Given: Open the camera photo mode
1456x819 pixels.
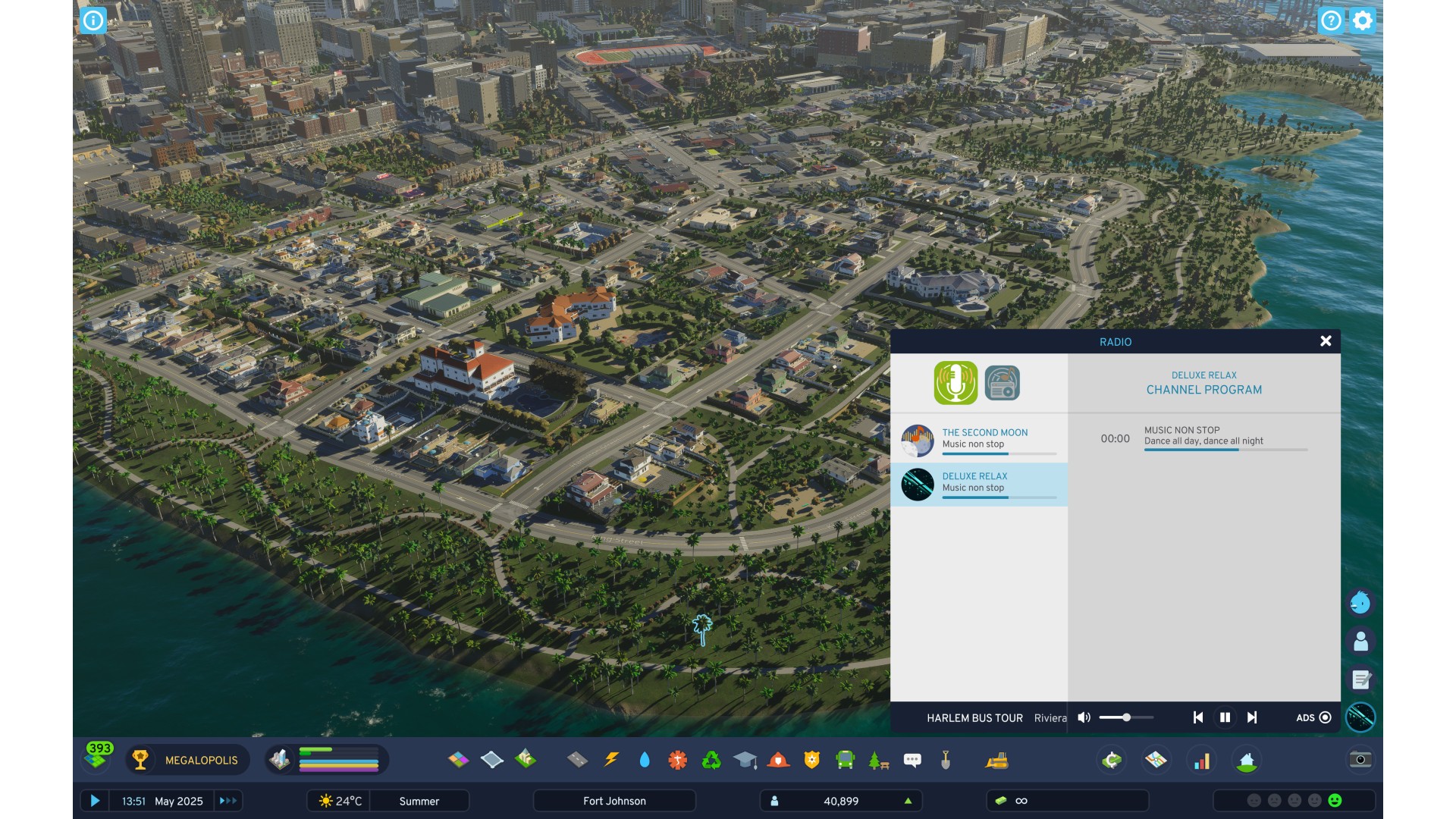Looking at the screenshot, I should [x=1360, y=760].
